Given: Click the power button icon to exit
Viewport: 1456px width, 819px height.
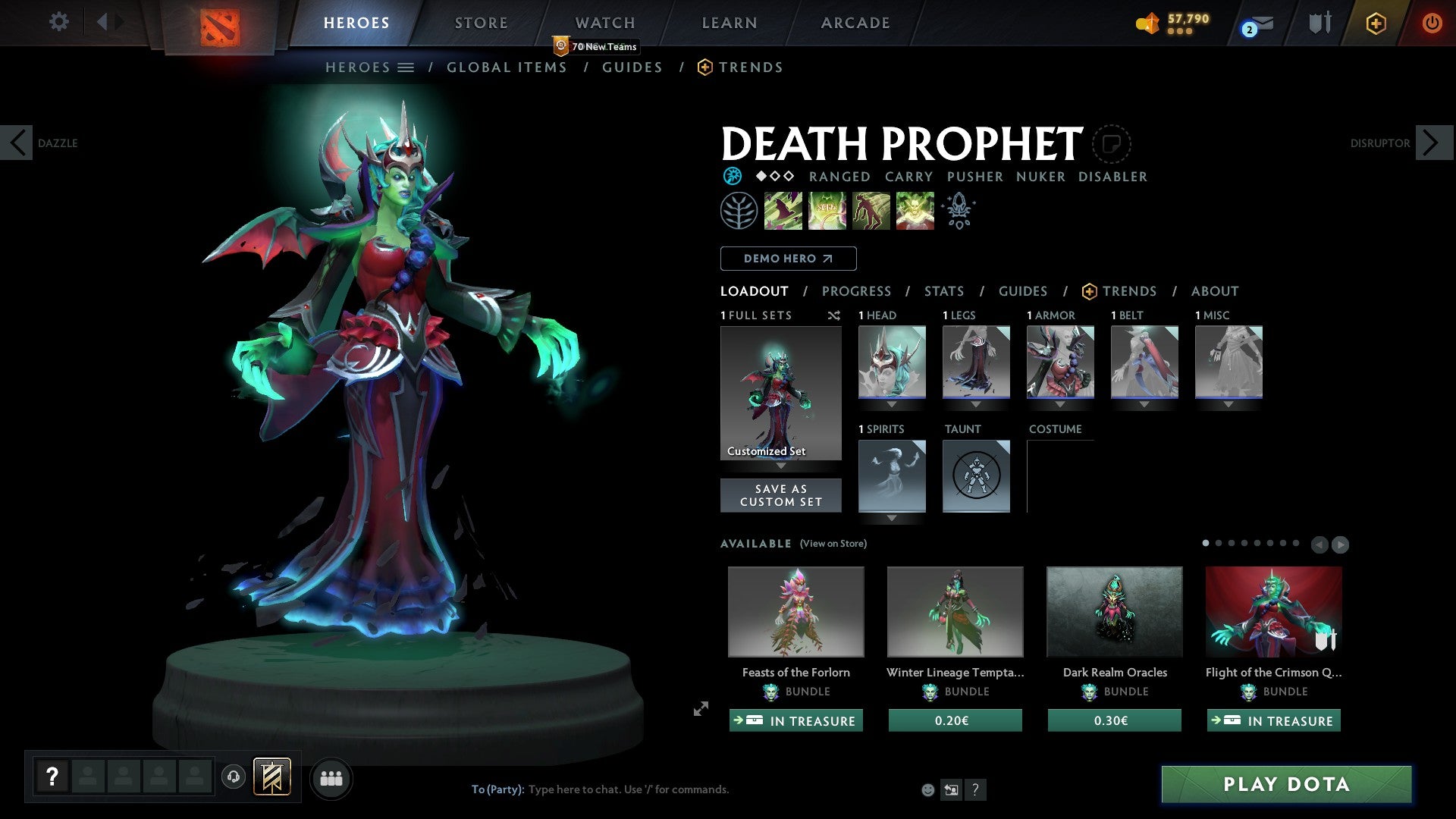Looking at the screenshot, I should coord(1433,23).
